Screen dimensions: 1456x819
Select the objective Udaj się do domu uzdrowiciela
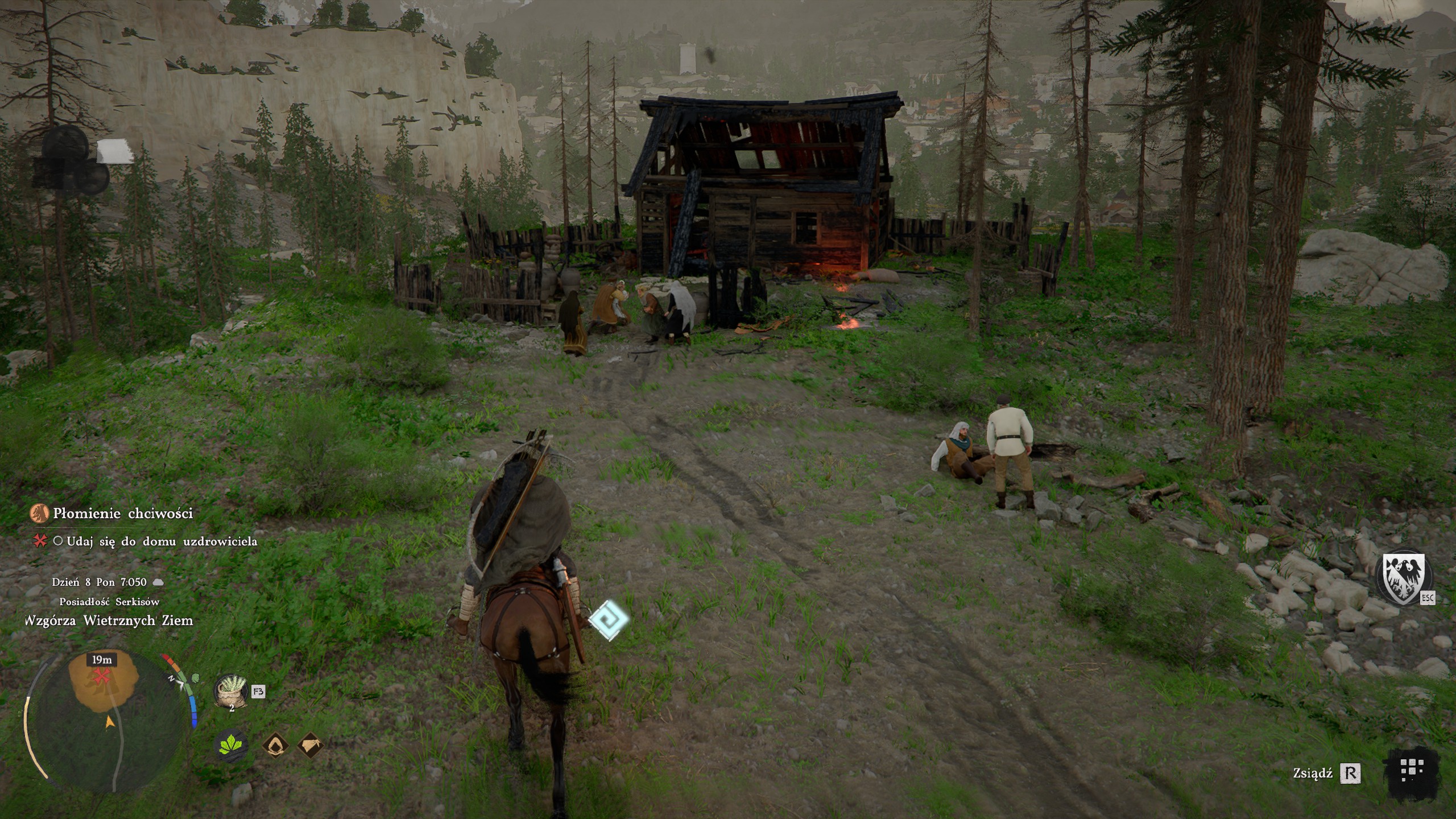click(162, 541)
